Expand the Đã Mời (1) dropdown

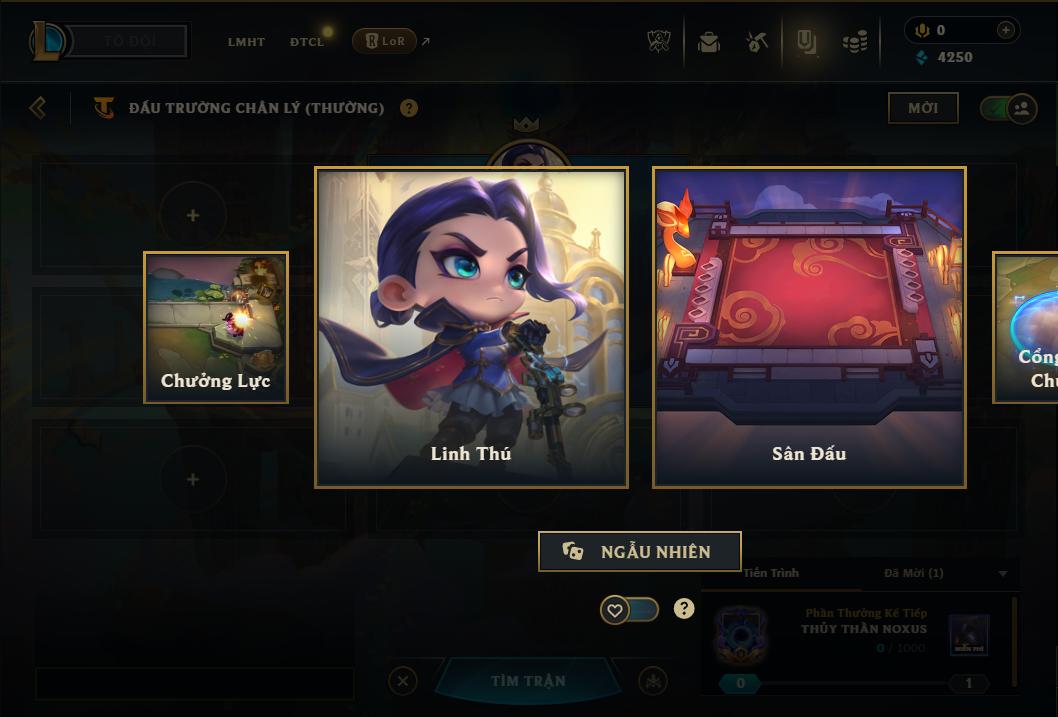(1003, 573)
